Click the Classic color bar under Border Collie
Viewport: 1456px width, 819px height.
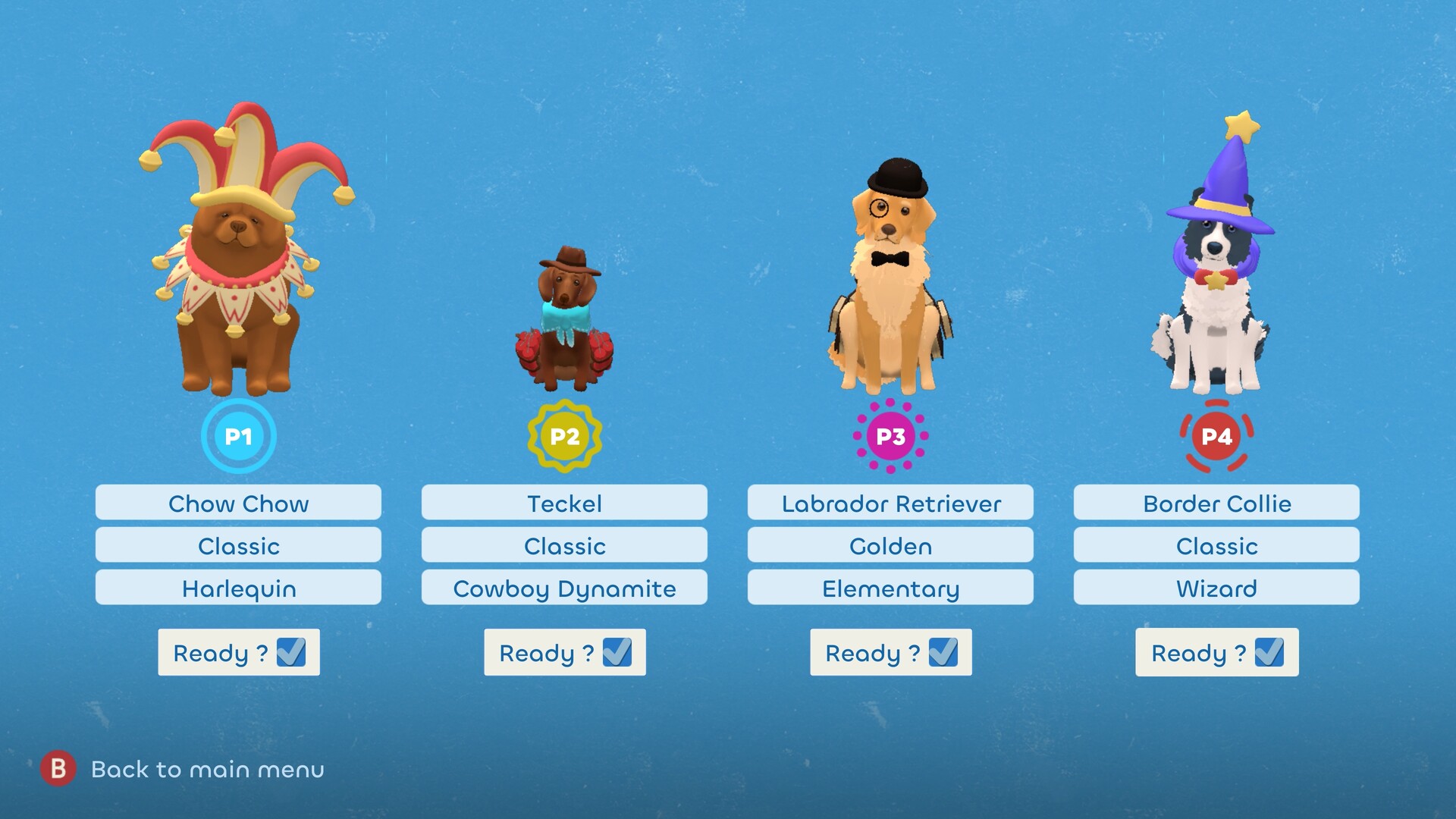pos(1216,545)
